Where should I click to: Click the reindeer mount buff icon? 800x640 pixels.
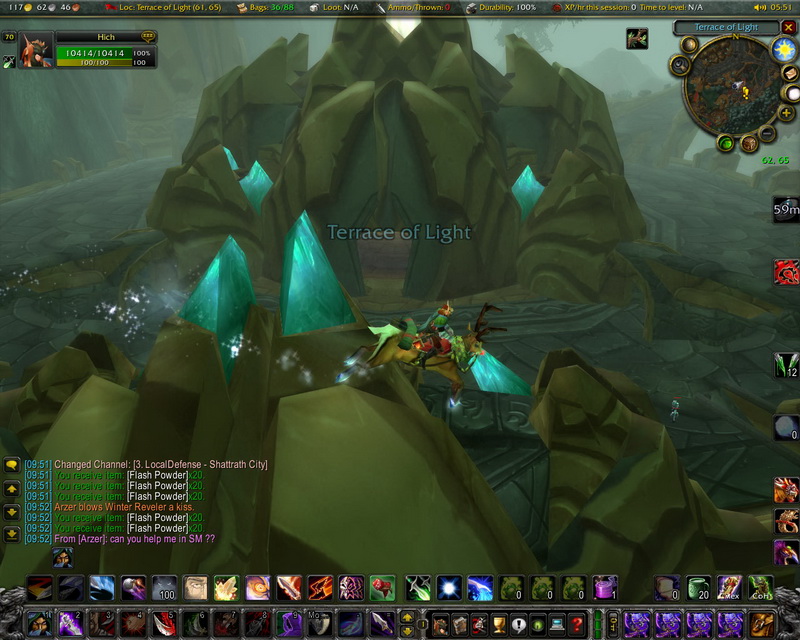click(x=637, y=39)
